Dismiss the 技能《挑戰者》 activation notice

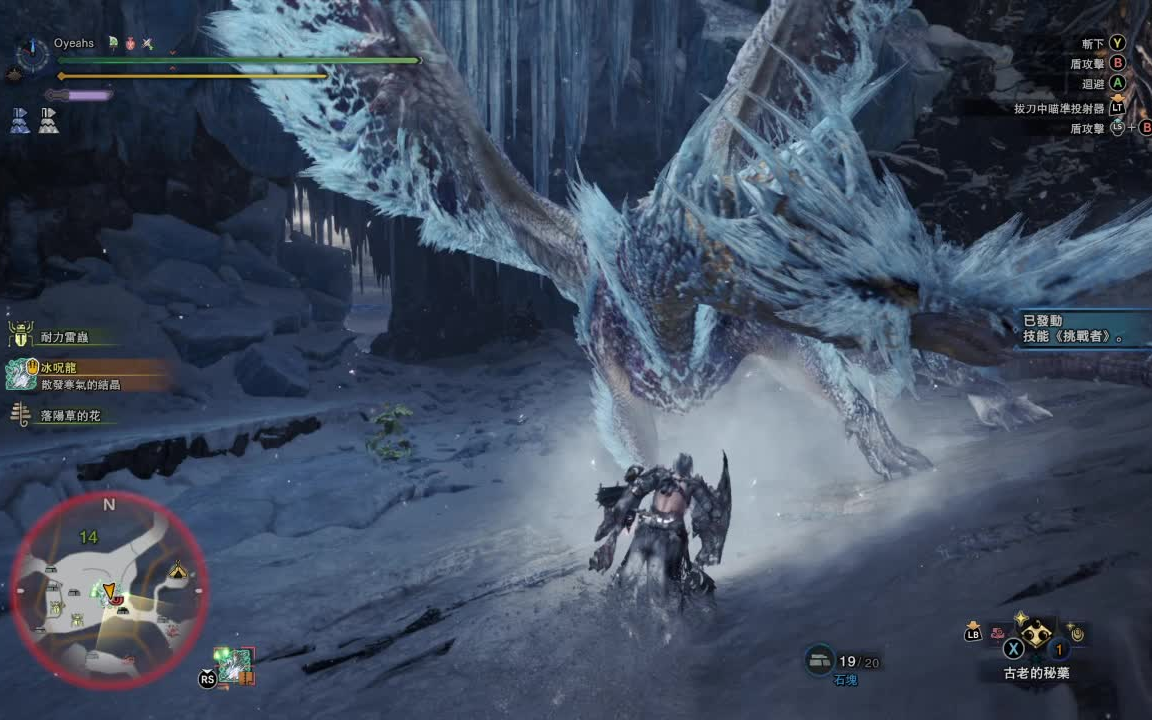click(x=1084, y=328)
